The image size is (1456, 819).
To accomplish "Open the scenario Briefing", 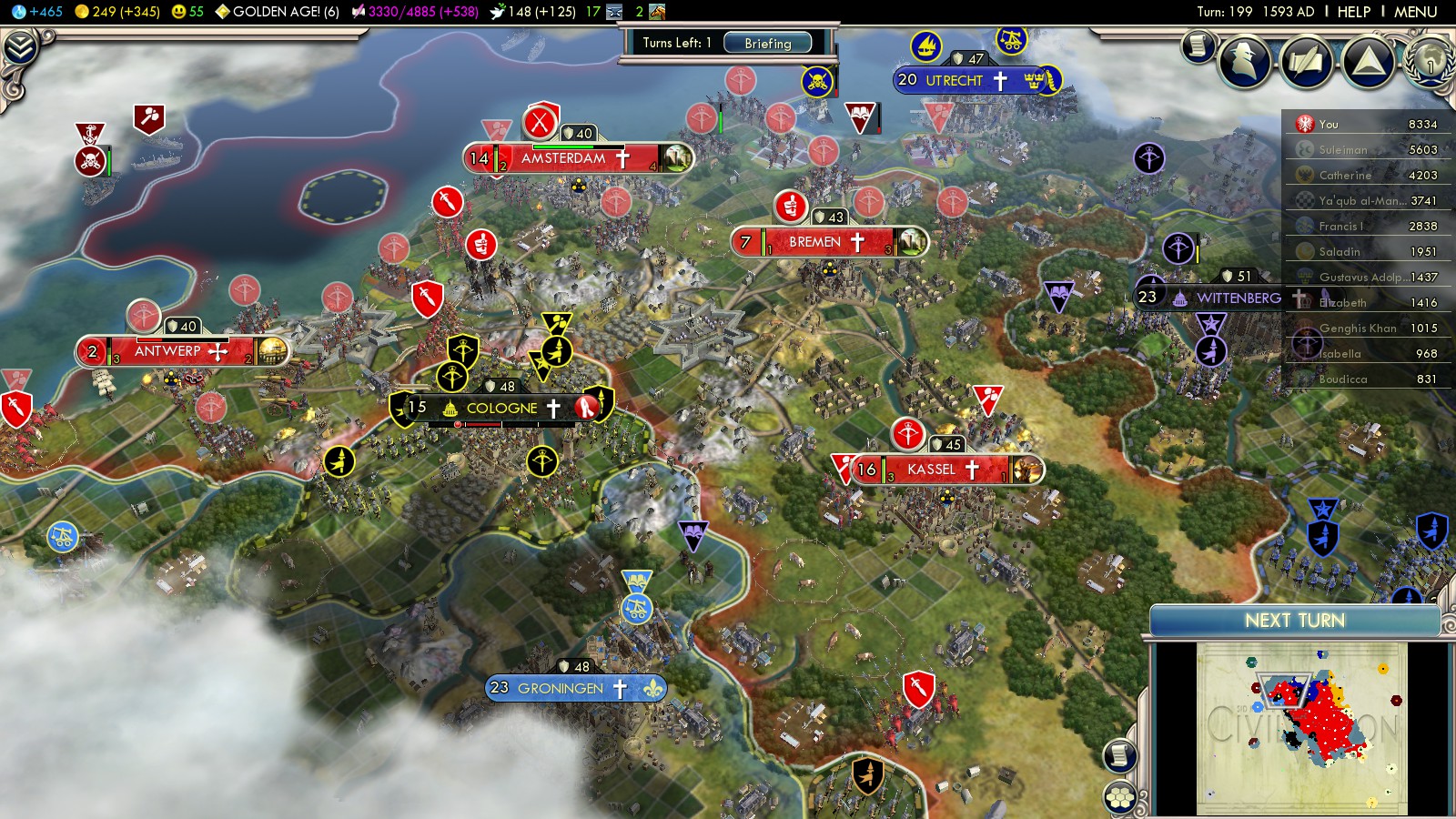I will (x=767, y=43).
